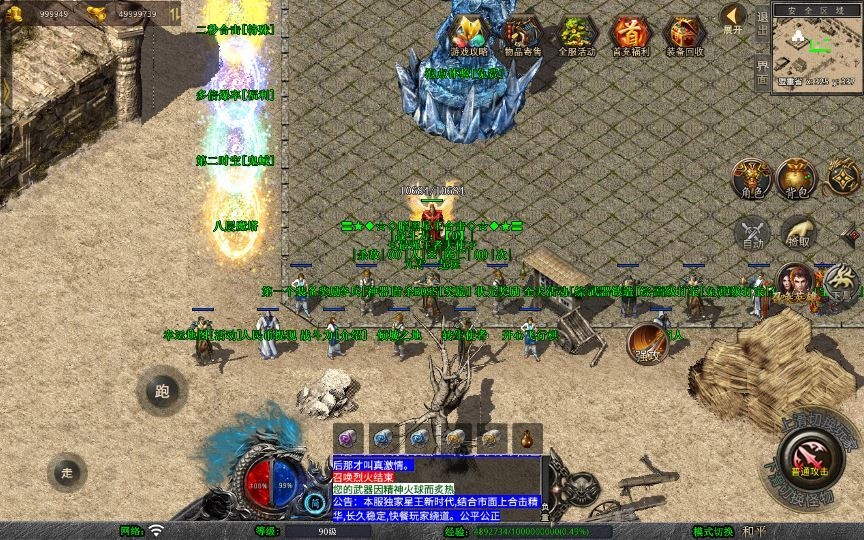This screenshot has width=864, height=540.
Task: Show the 全服活动 server events
Action: click(x=576, y=36)
